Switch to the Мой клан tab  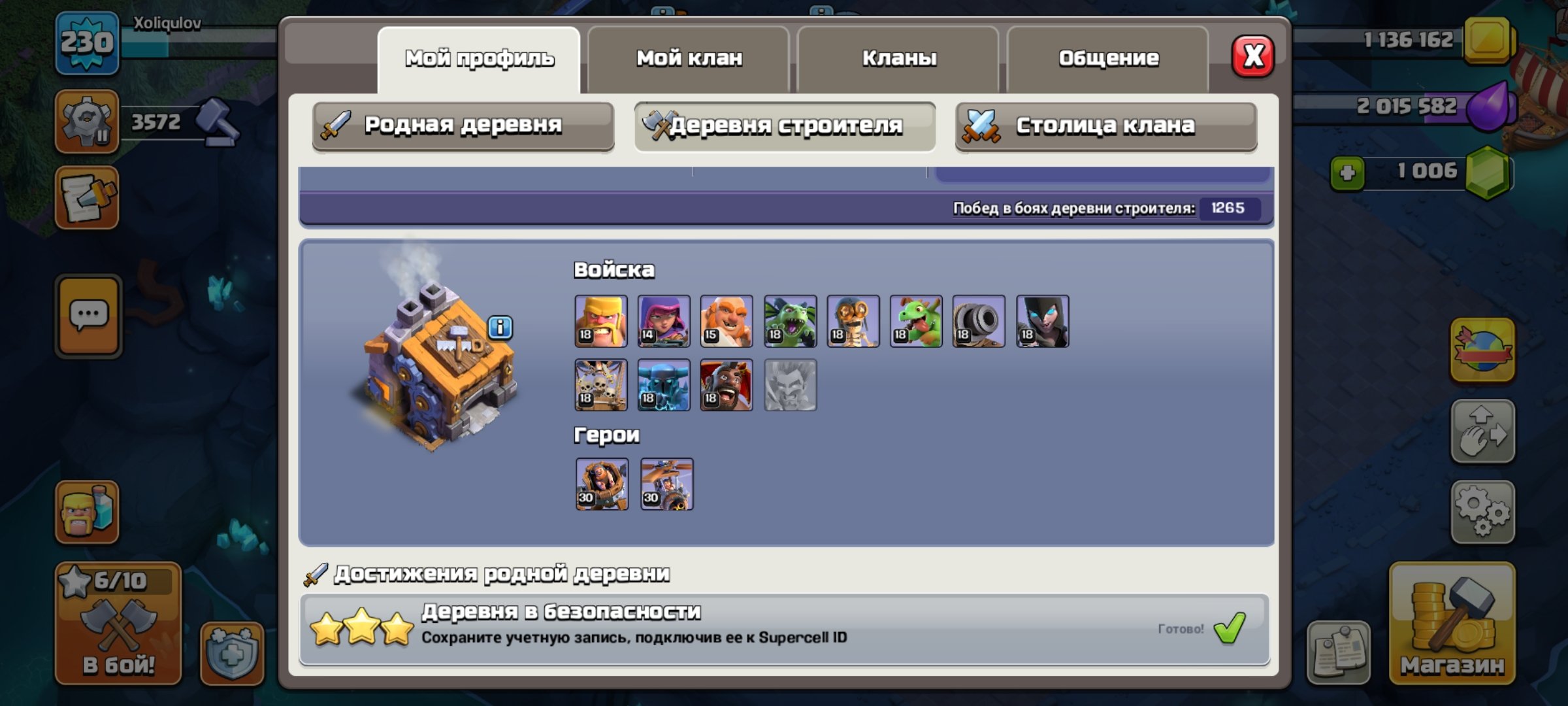pos(689,58)
